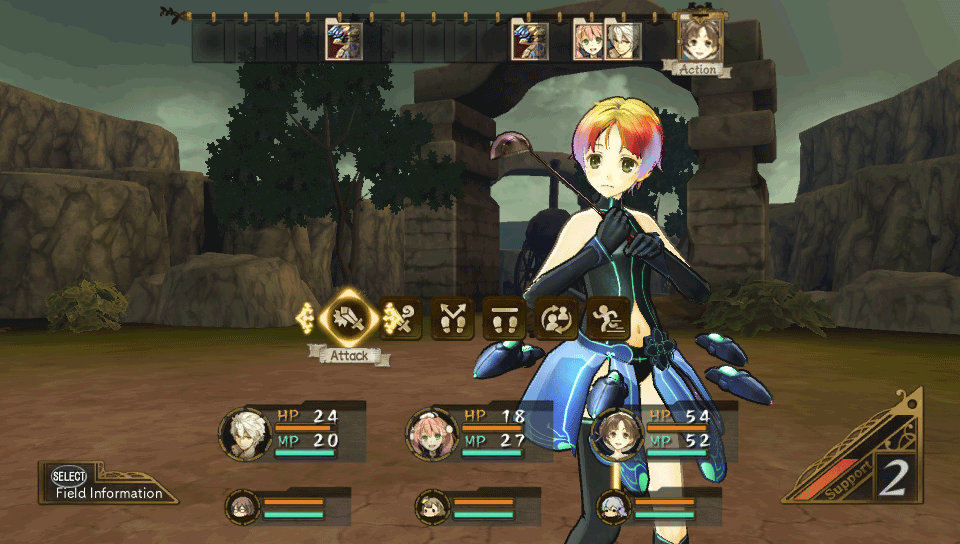
Task: Select the blonde hat-wearing reserve member portrait
Action: (432, 507)
